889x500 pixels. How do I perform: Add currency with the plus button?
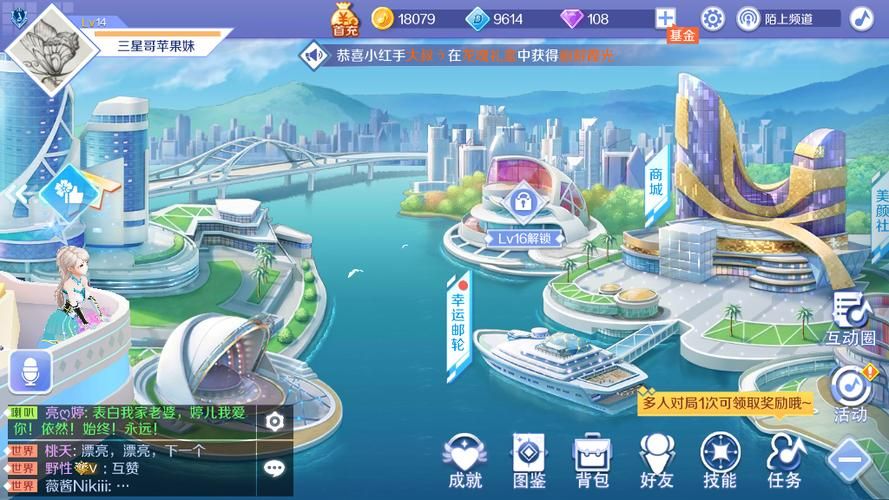click(x=666, y=18)
